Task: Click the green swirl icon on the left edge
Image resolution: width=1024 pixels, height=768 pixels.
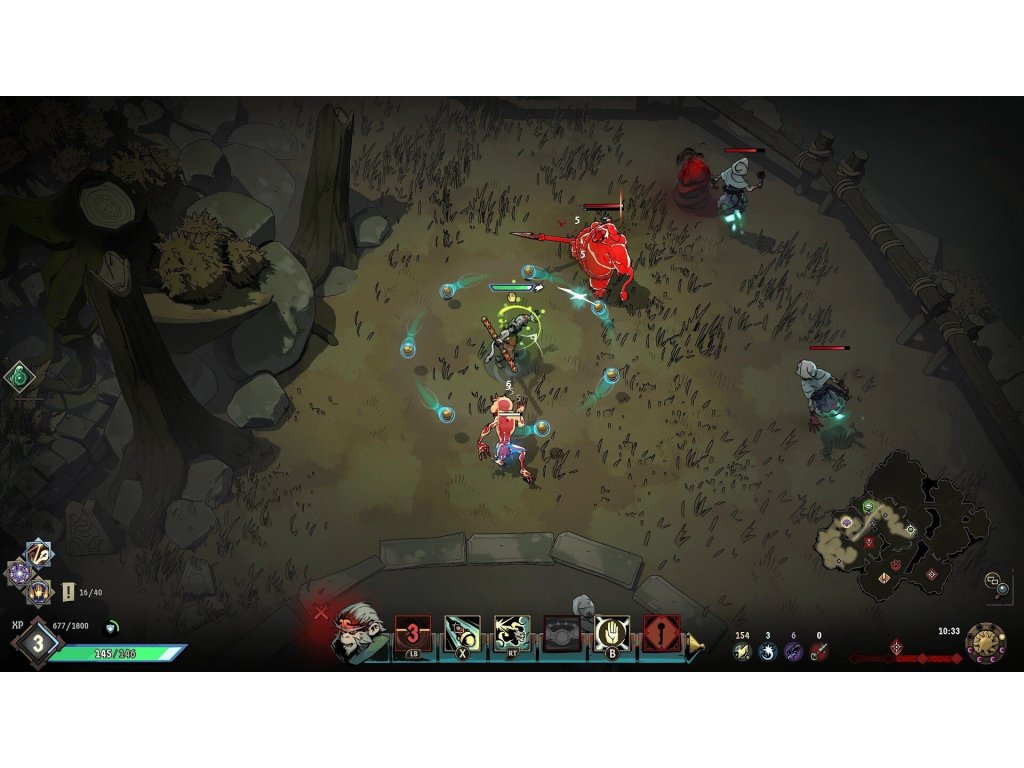Action: pyautogui.click(x=19, y=377)
